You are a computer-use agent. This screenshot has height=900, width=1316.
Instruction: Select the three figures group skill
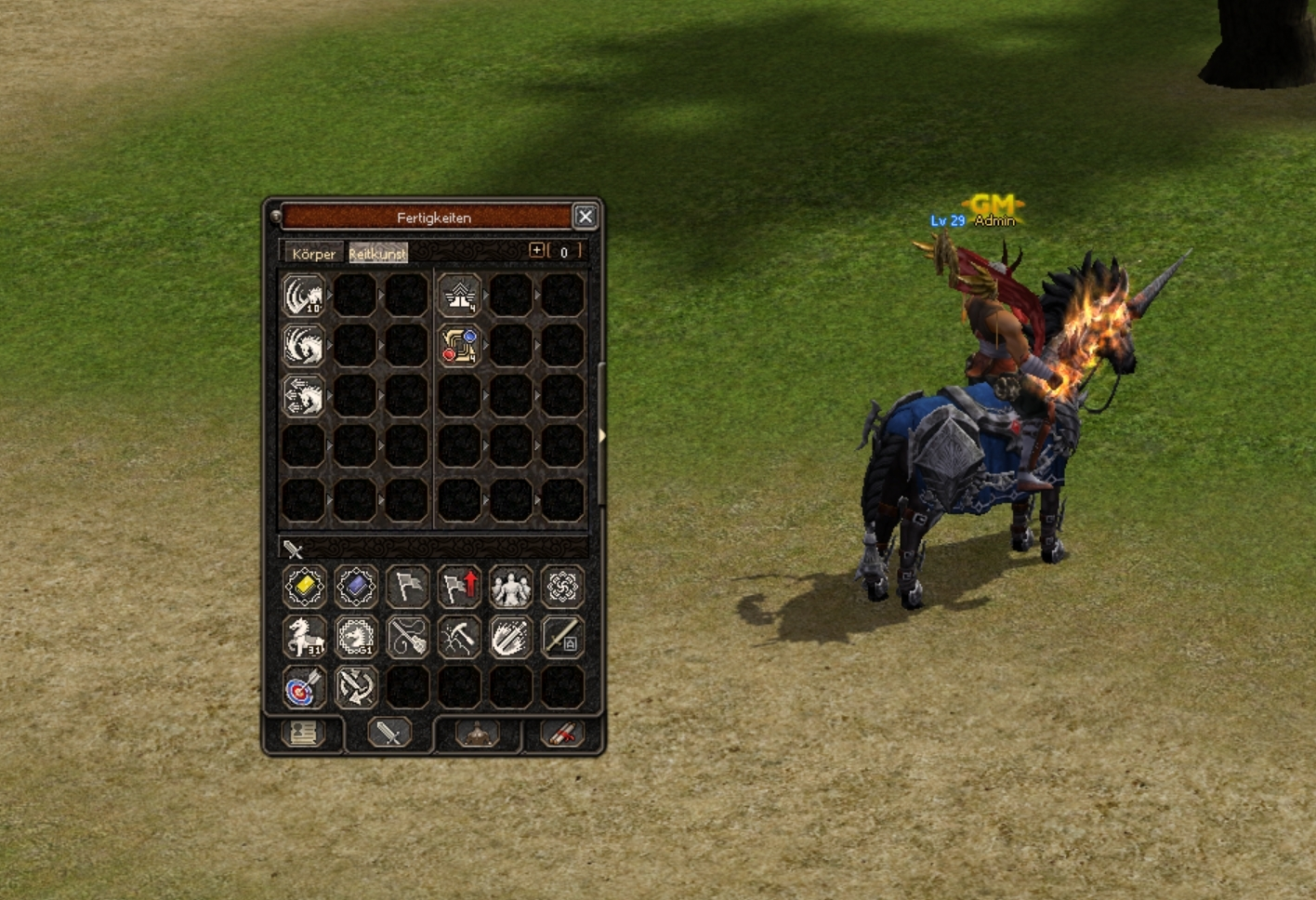[510, 586]
